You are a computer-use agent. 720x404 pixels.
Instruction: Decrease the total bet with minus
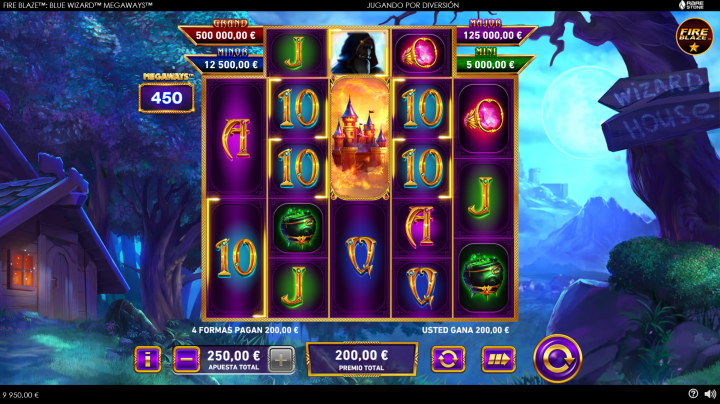pyautogui.click(x=186, y=359)
